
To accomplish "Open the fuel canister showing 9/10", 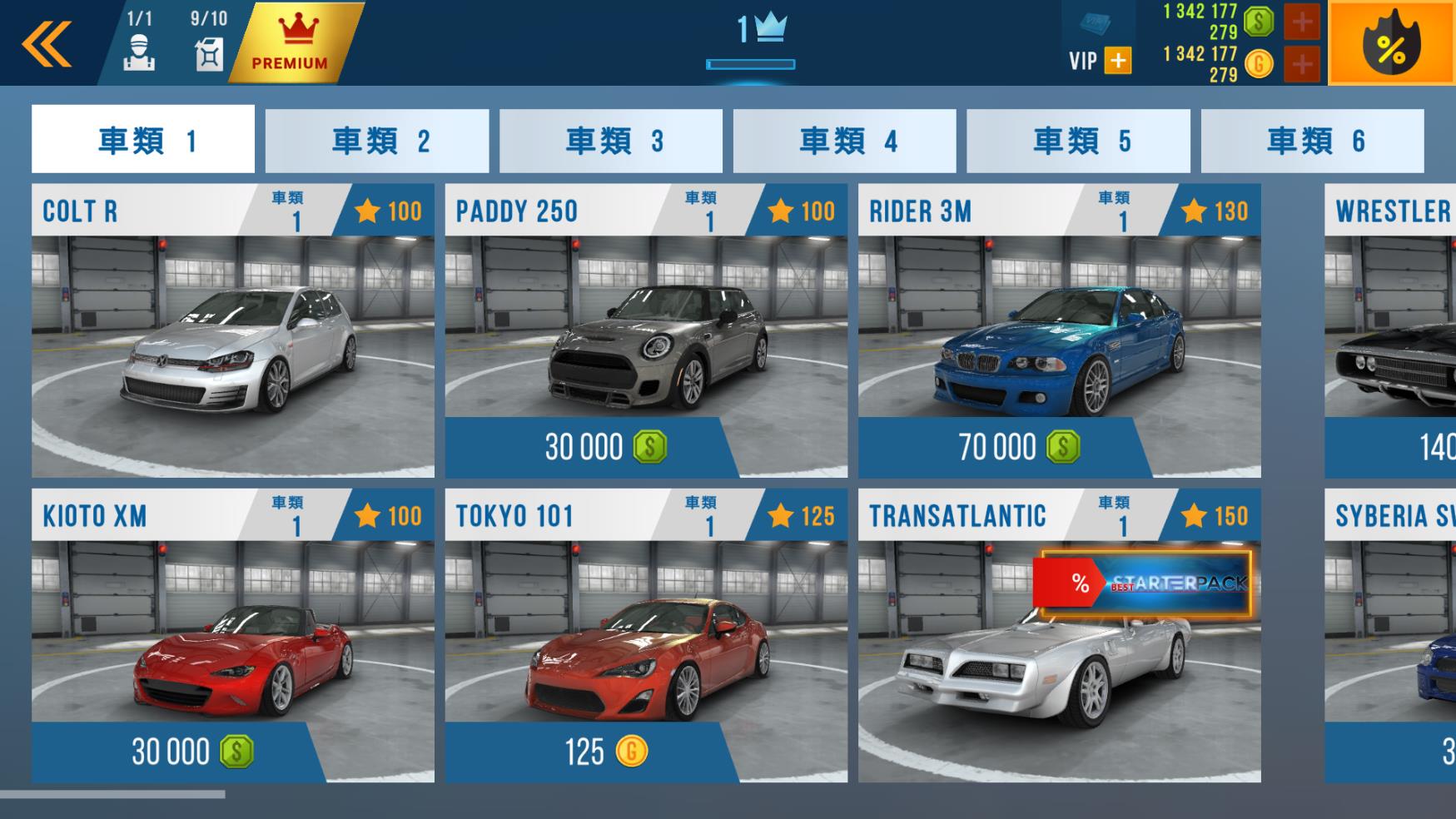I will click(210, 50).
